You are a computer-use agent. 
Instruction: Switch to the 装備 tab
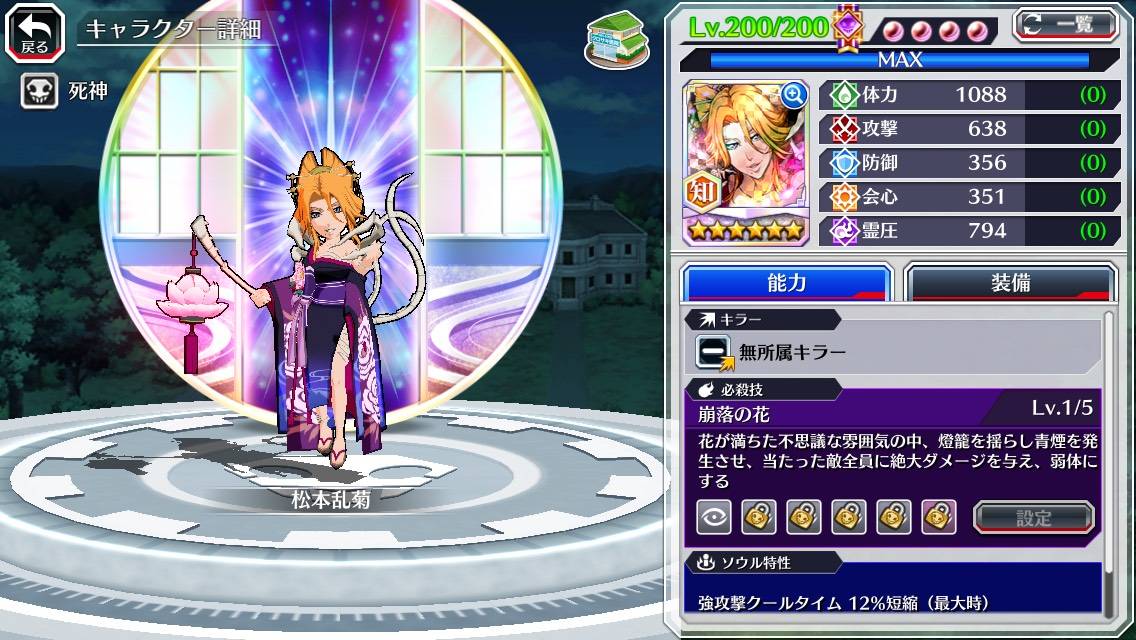coord(1010,283)
